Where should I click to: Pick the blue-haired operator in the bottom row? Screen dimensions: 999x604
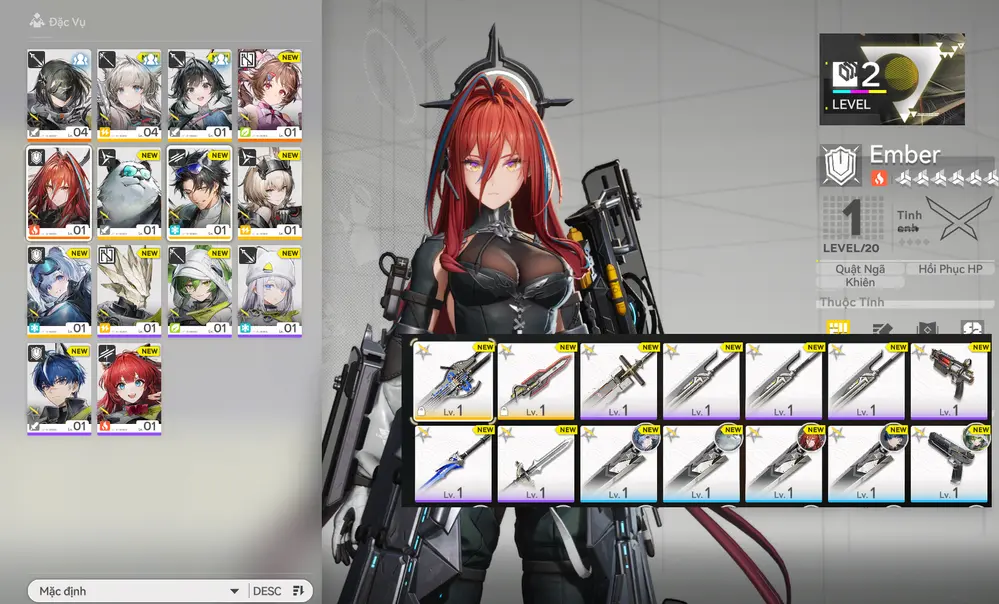59,388
